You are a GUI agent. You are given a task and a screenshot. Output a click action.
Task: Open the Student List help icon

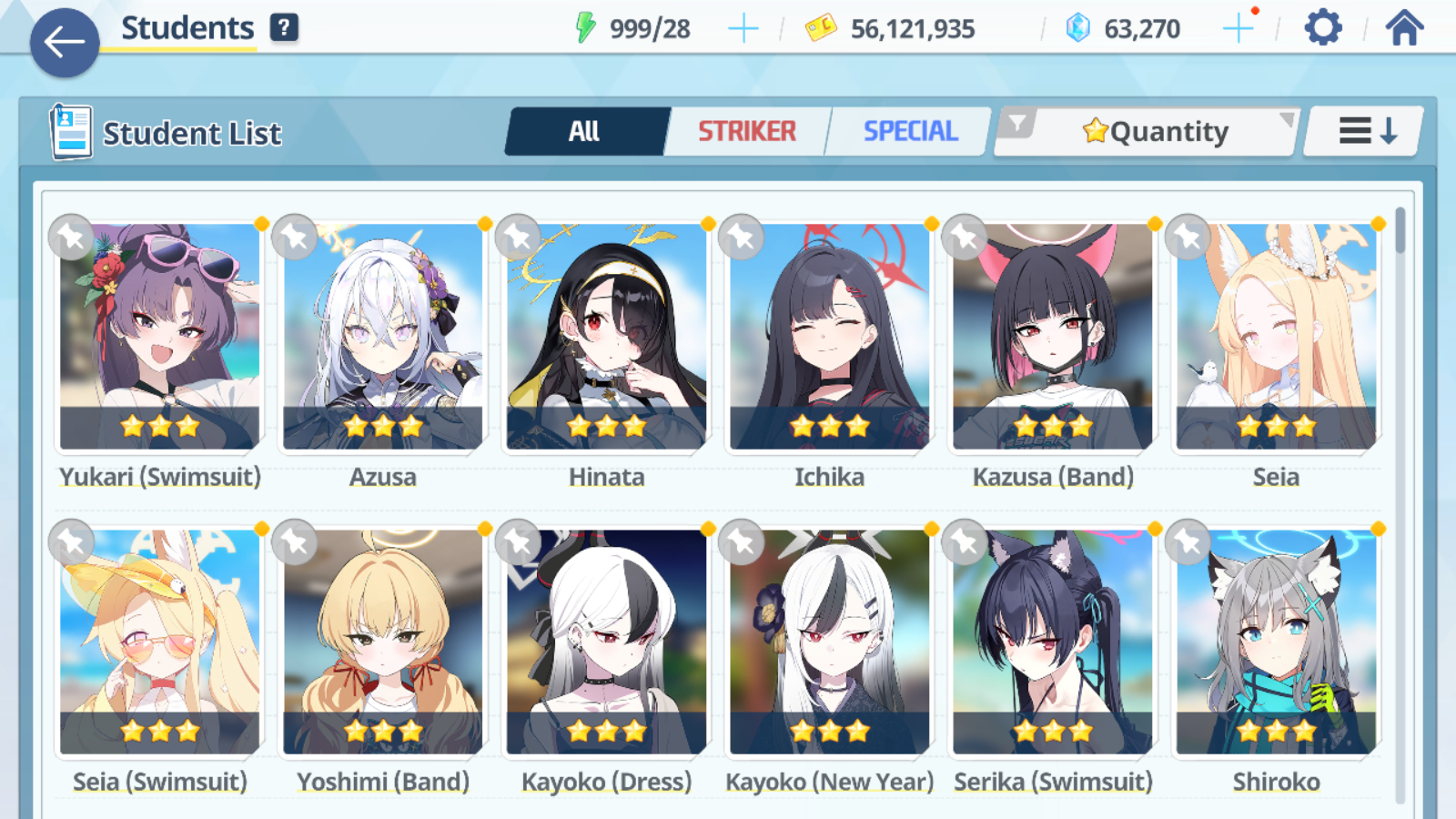coord(286,27)
